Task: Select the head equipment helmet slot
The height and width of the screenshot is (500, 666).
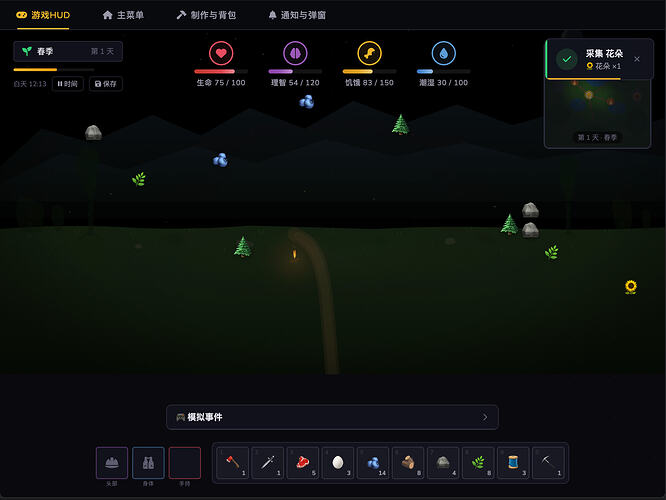Action: pyautogui.click(x=112, y=463)
